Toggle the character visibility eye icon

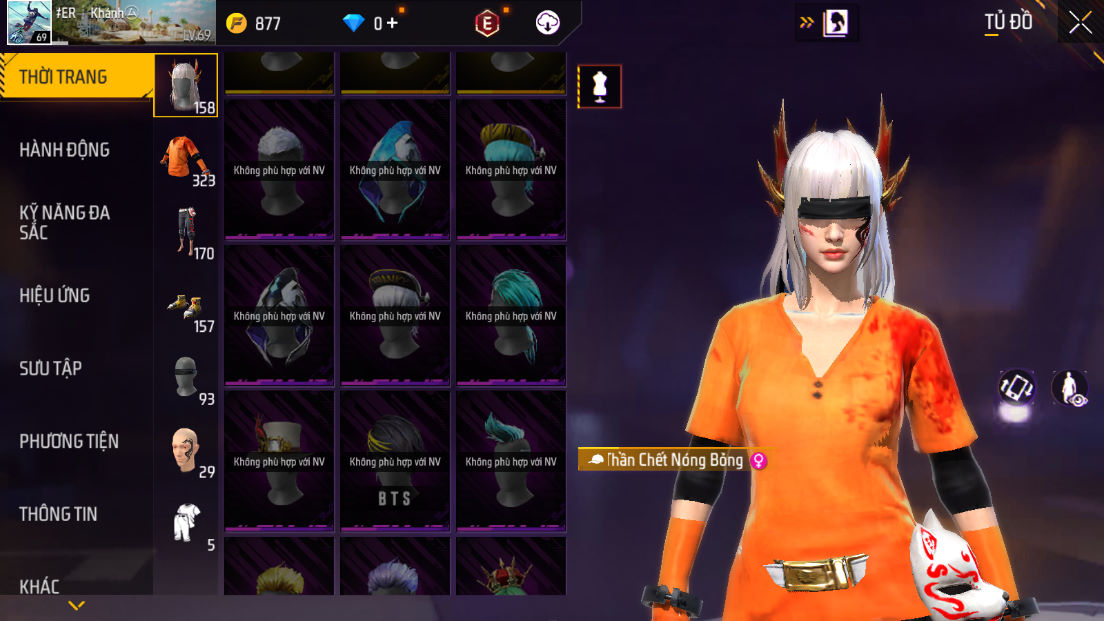tap(1070, 388)
